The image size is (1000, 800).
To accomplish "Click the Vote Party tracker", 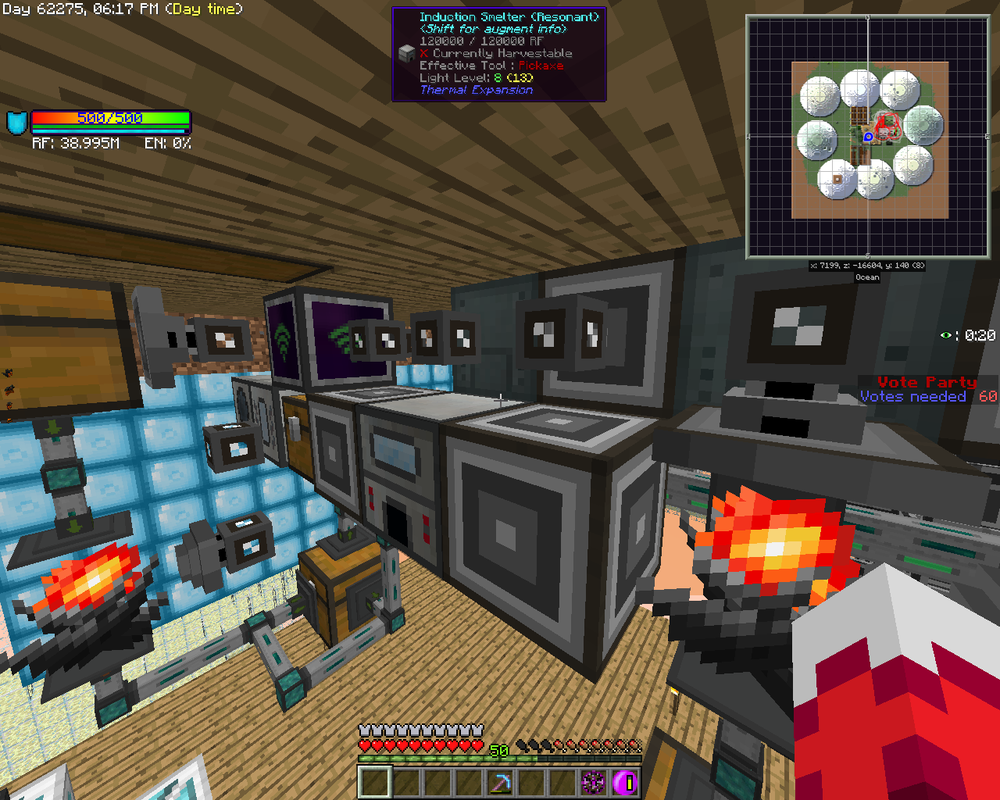I will [x=928, y=389].
